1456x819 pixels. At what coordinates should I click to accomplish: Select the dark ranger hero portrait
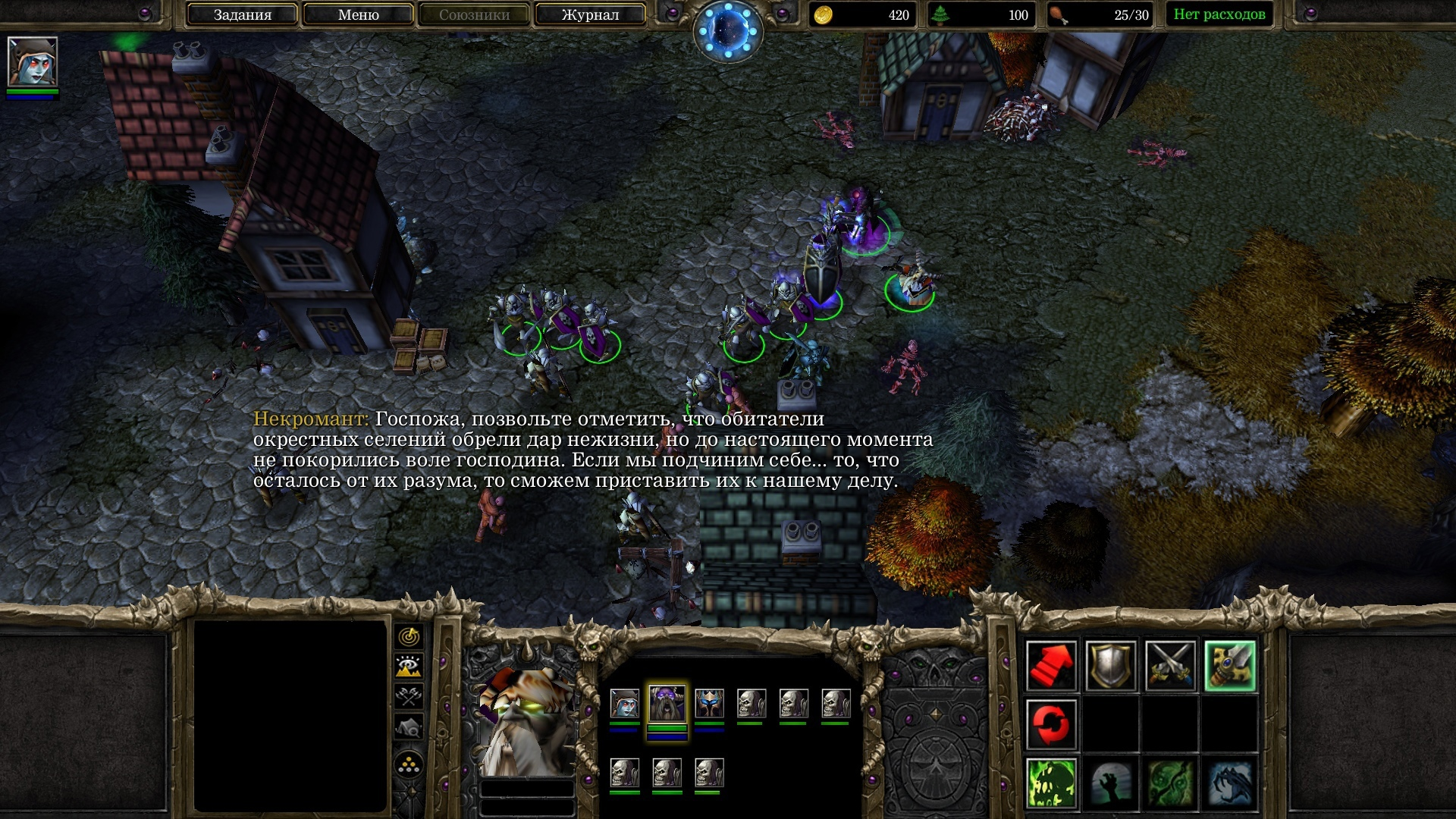(x=33, y=62)
